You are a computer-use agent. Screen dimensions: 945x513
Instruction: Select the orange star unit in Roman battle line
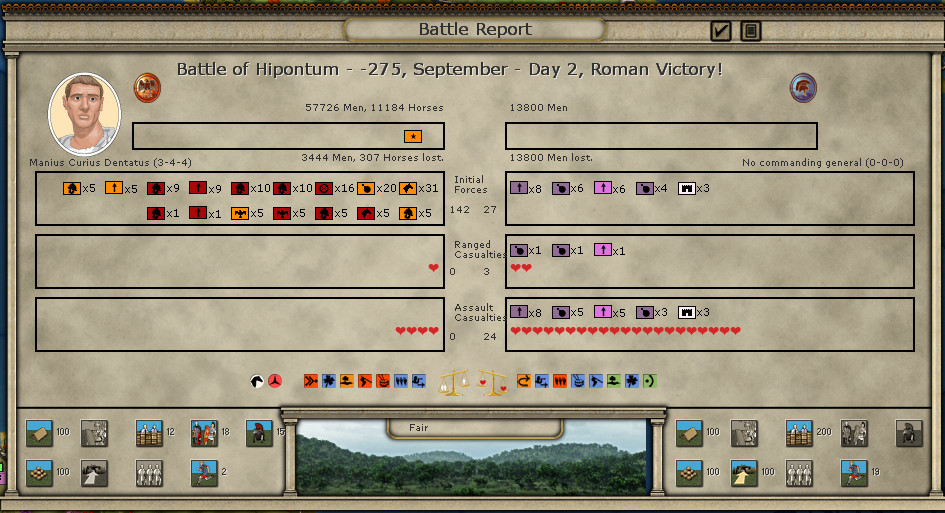[413, 136]
